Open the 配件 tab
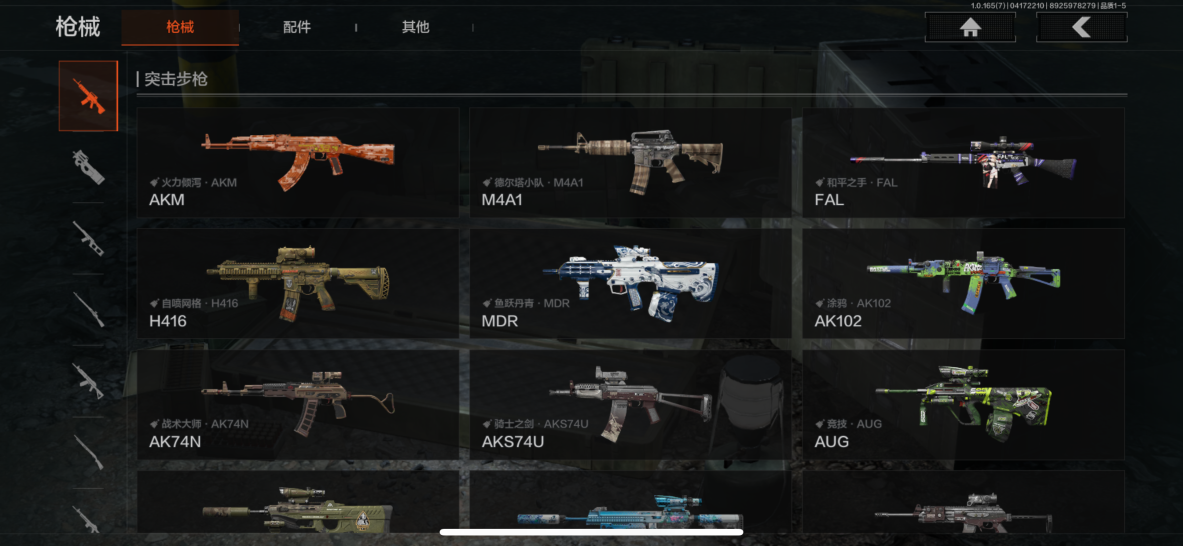This screenshot has width=1183, height=546. click(297, 27)
